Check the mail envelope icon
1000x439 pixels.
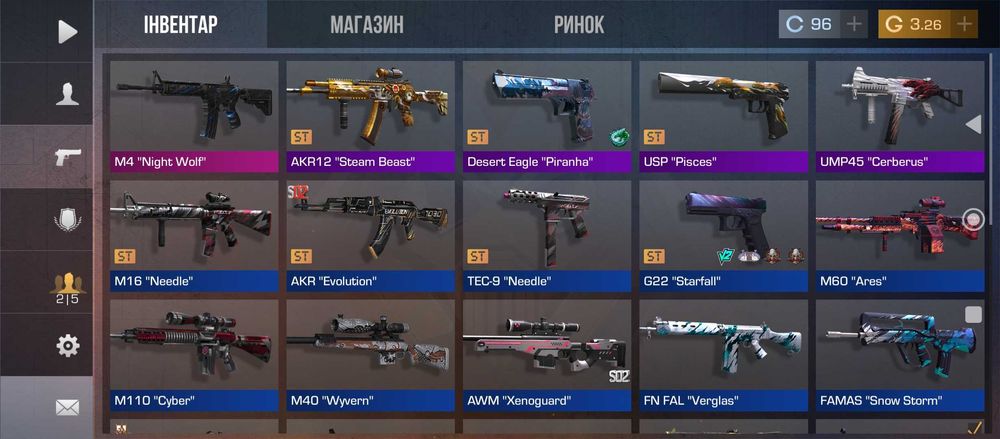(67, 407)
